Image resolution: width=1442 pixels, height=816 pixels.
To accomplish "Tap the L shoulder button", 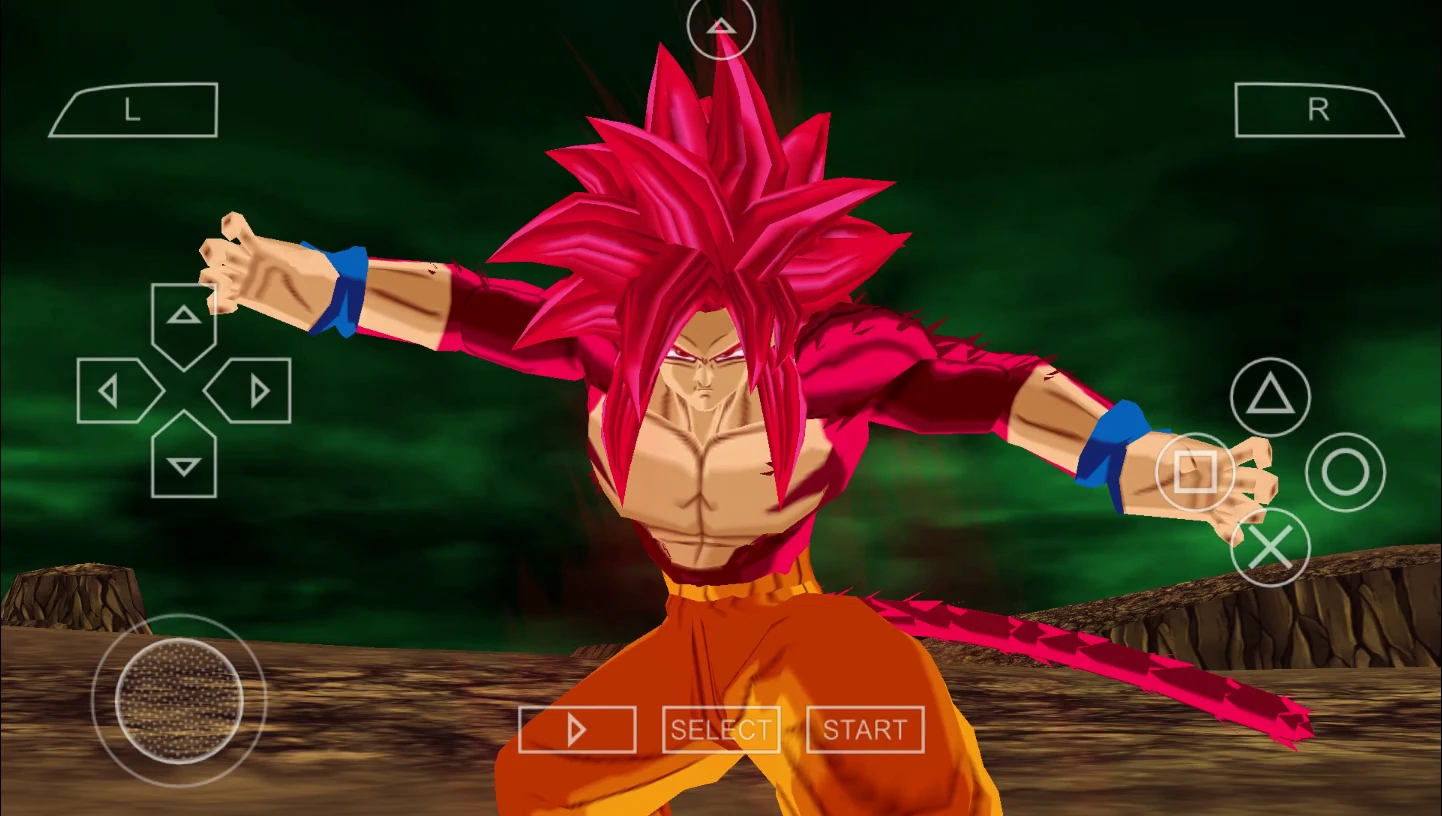I will (x=133, y=110).
